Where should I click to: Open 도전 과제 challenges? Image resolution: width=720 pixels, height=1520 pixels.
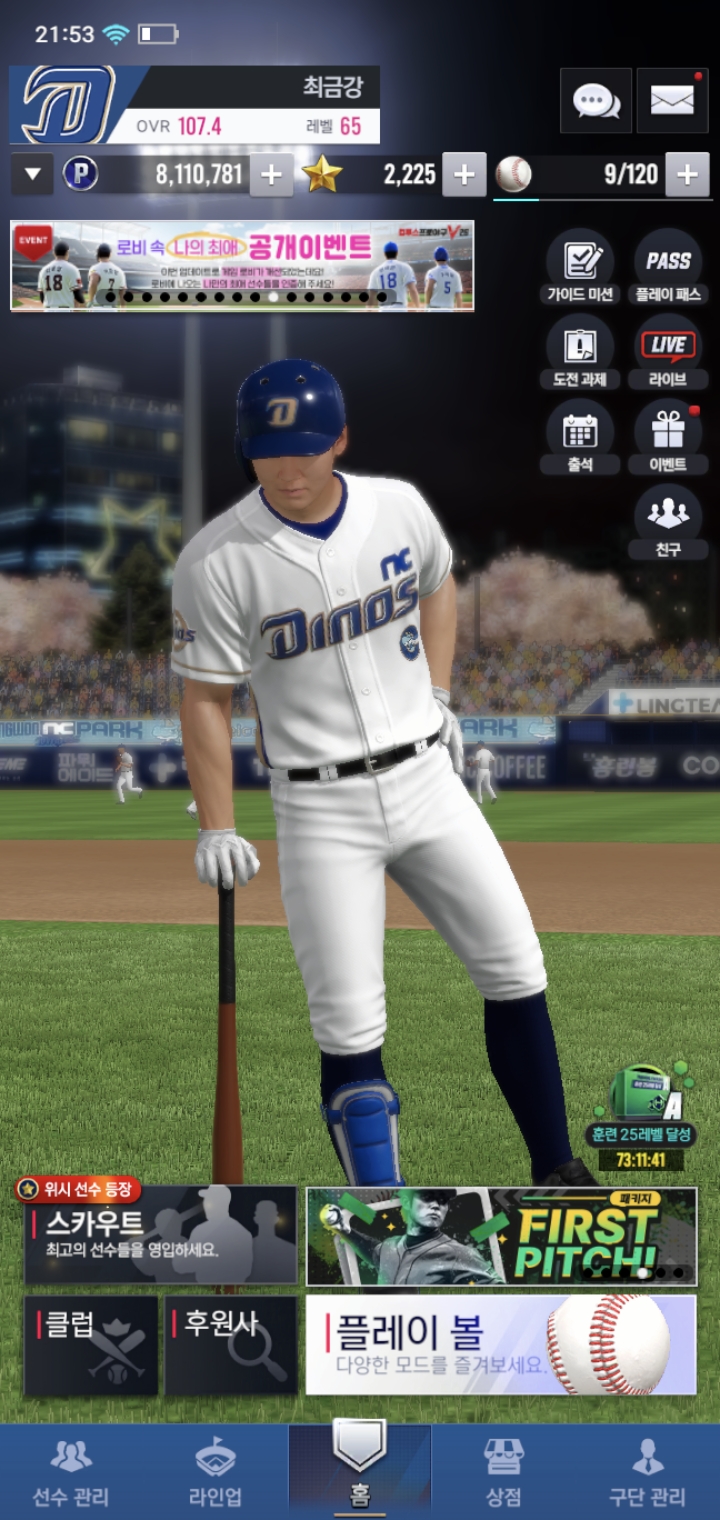(580, 352)
